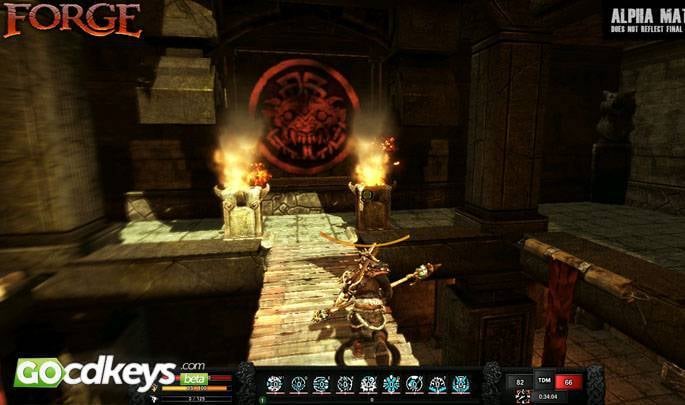
Task: Activate the first ability on the hotbar
Action: coord(275,383)
